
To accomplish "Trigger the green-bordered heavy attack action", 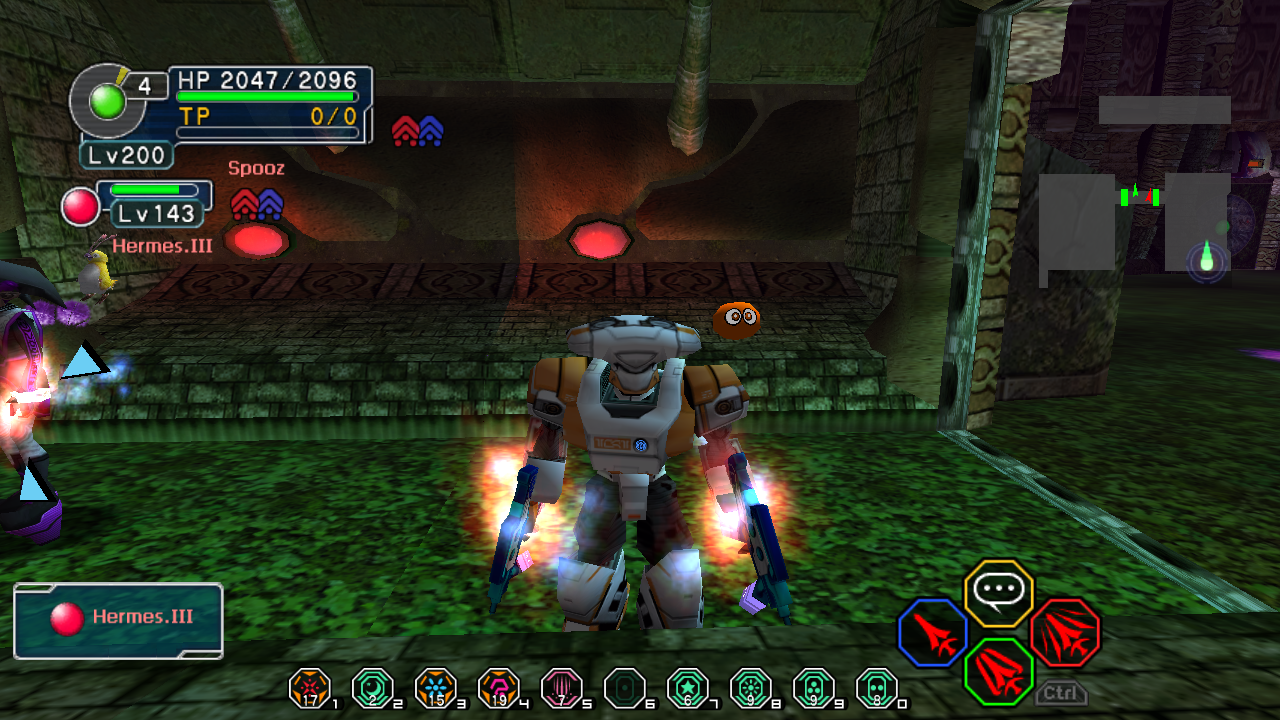I will point(998,671).
